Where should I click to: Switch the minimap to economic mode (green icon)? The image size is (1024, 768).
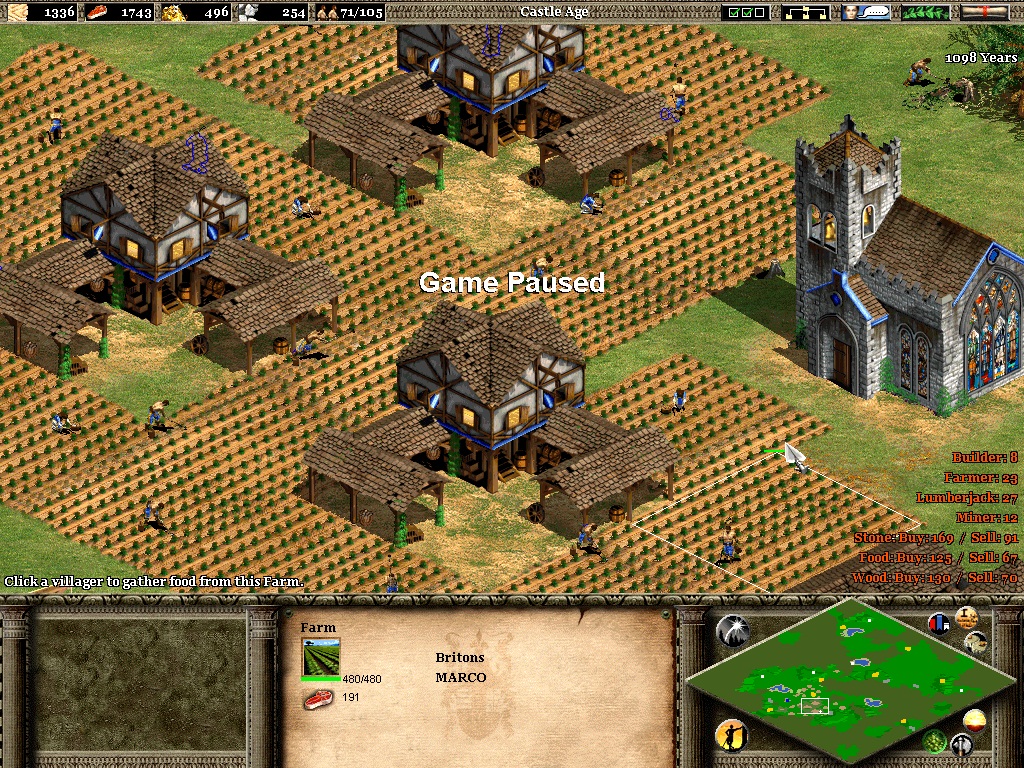[x=935, y=741]
